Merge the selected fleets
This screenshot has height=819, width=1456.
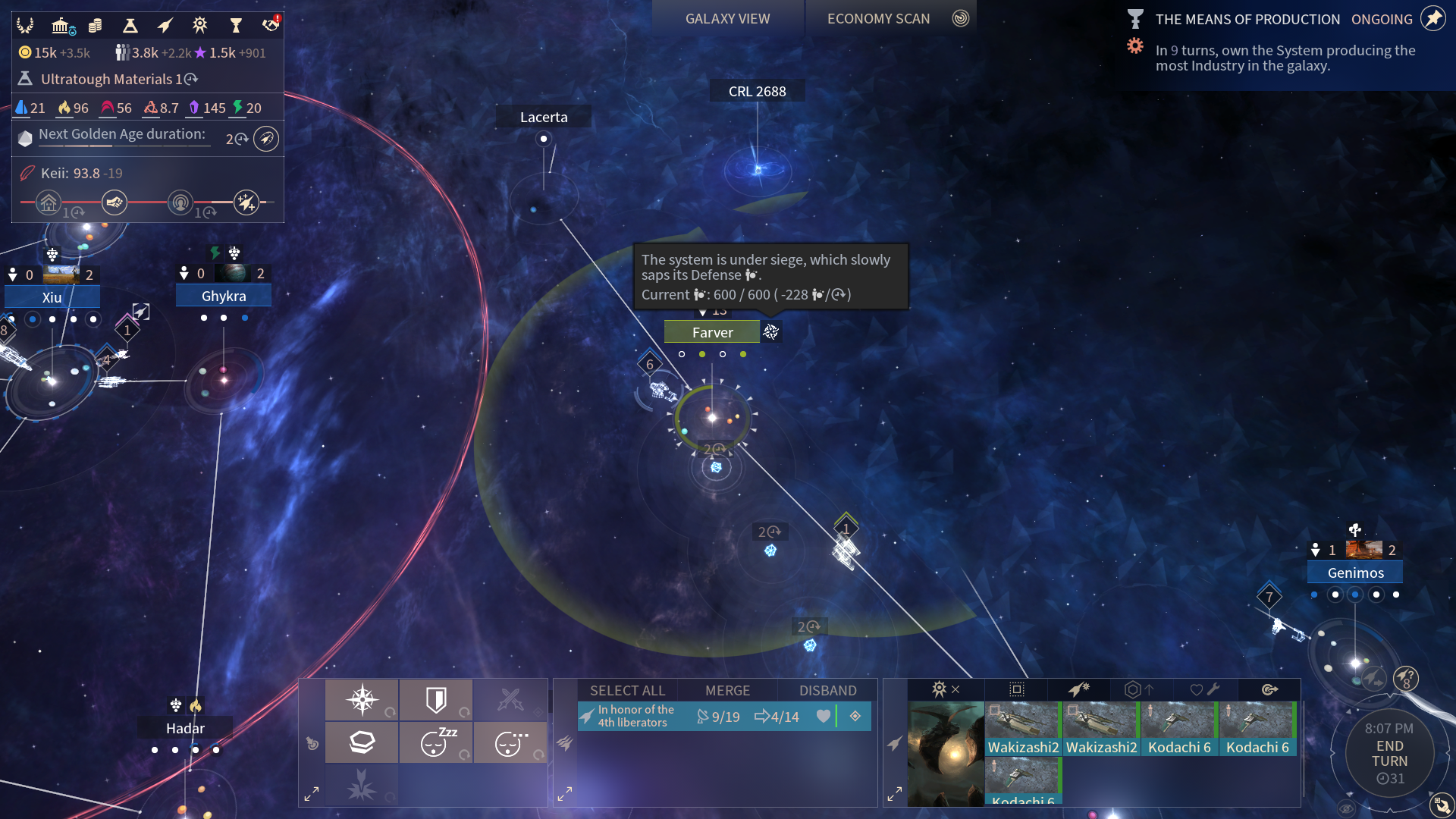click(x=727, y=690)
